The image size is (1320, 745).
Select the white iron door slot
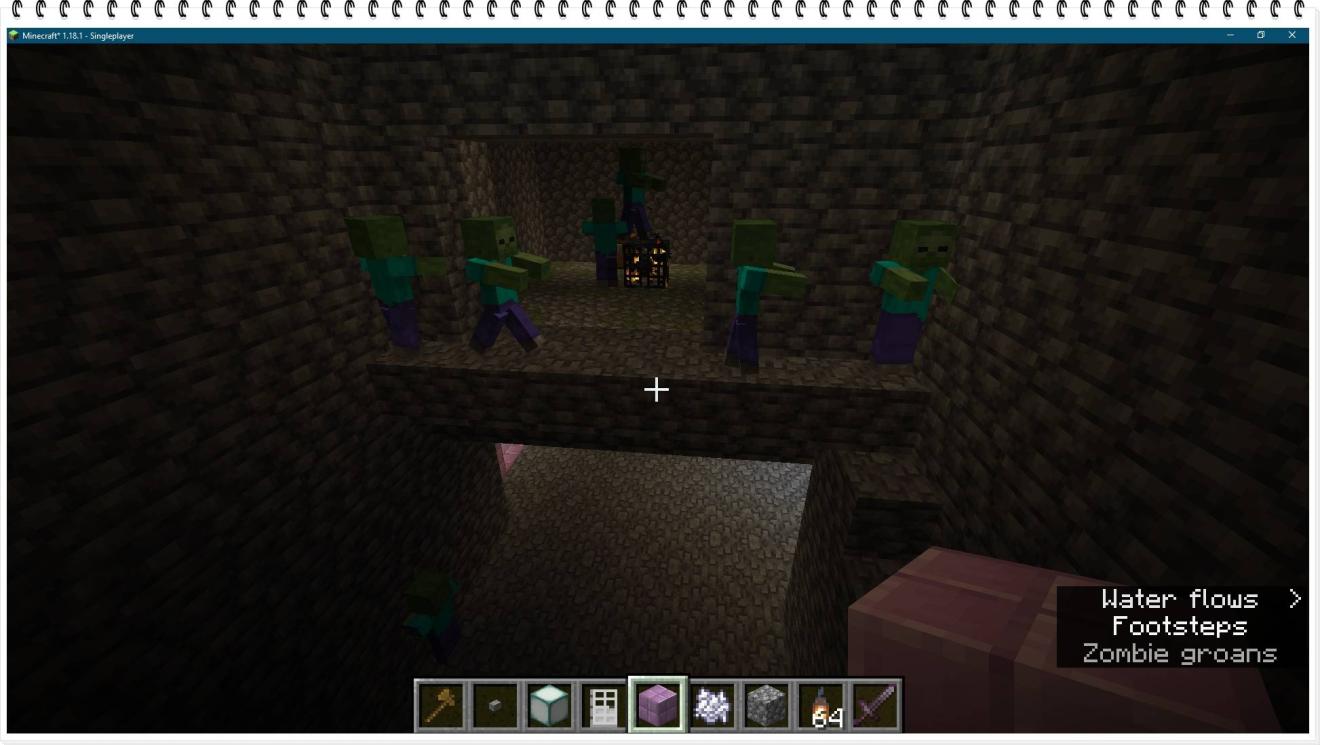(x=604, y=705)
